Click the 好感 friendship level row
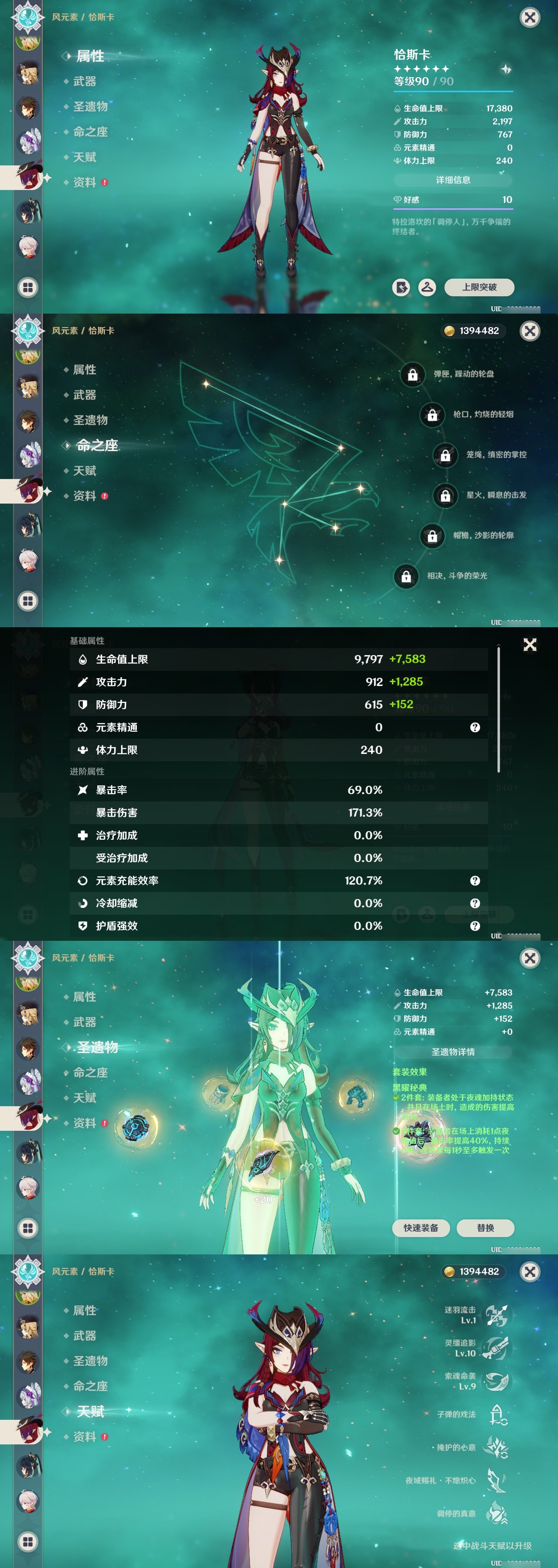558x1568 pixels. pos(453,199)
